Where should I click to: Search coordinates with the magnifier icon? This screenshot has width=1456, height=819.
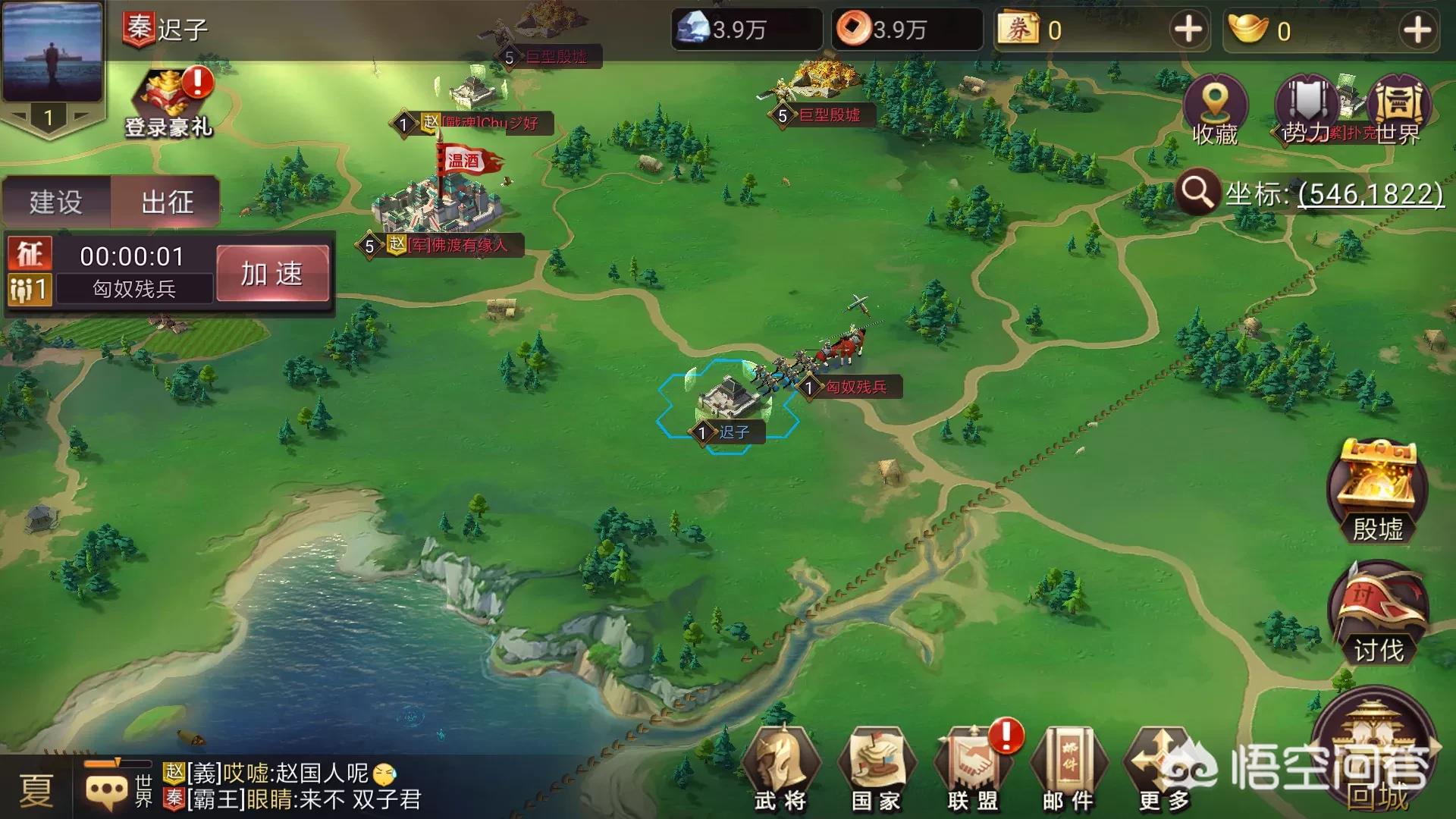pyautogui.click(x=1197, y=193)
